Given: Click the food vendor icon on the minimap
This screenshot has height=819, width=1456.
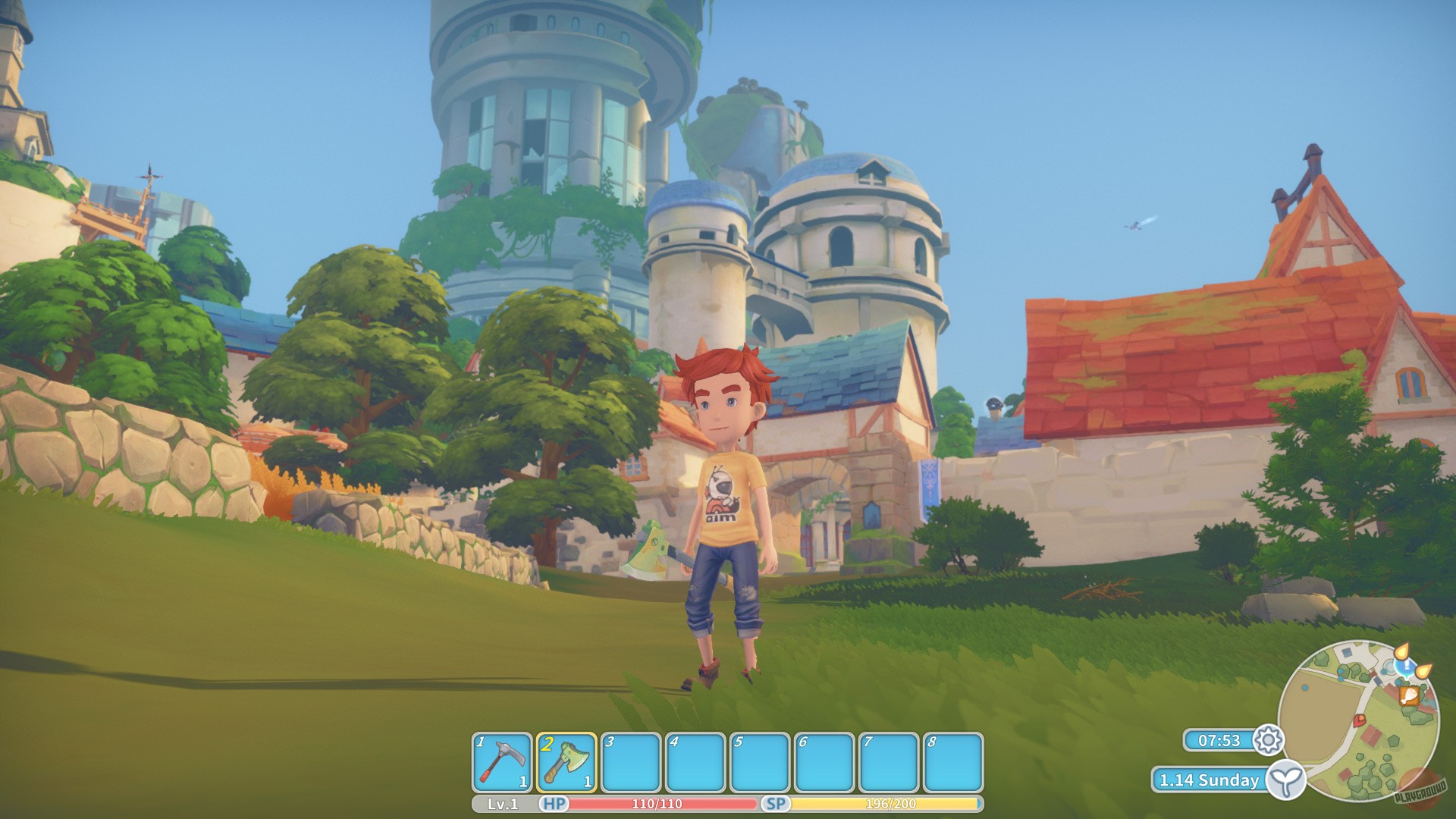Looking at the screenshot, I should [1410, 697].
